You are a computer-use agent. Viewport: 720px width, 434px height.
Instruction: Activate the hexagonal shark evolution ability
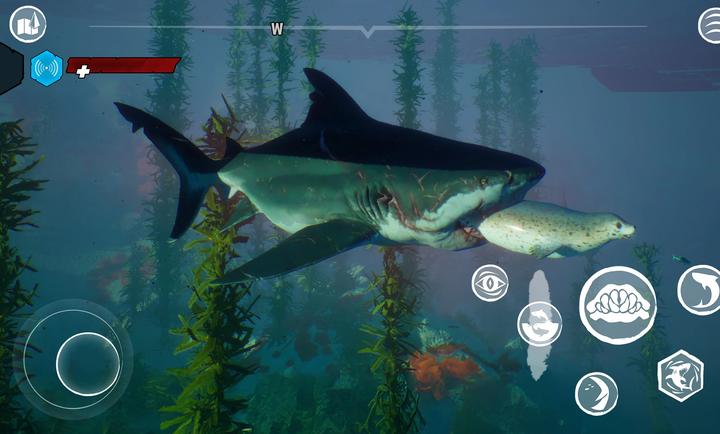[680, 375]
